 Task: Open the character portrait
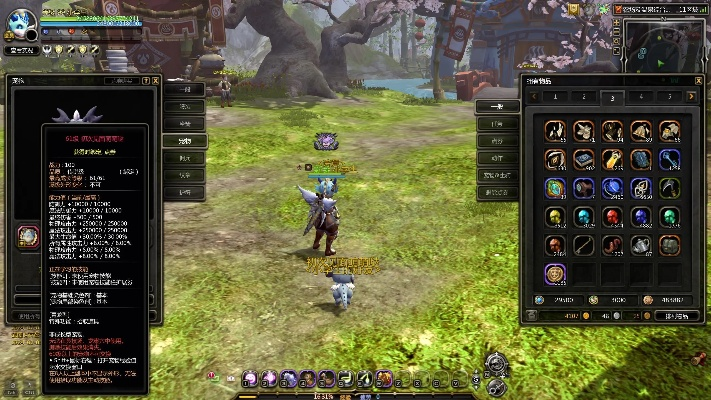[x=22, y=21]
